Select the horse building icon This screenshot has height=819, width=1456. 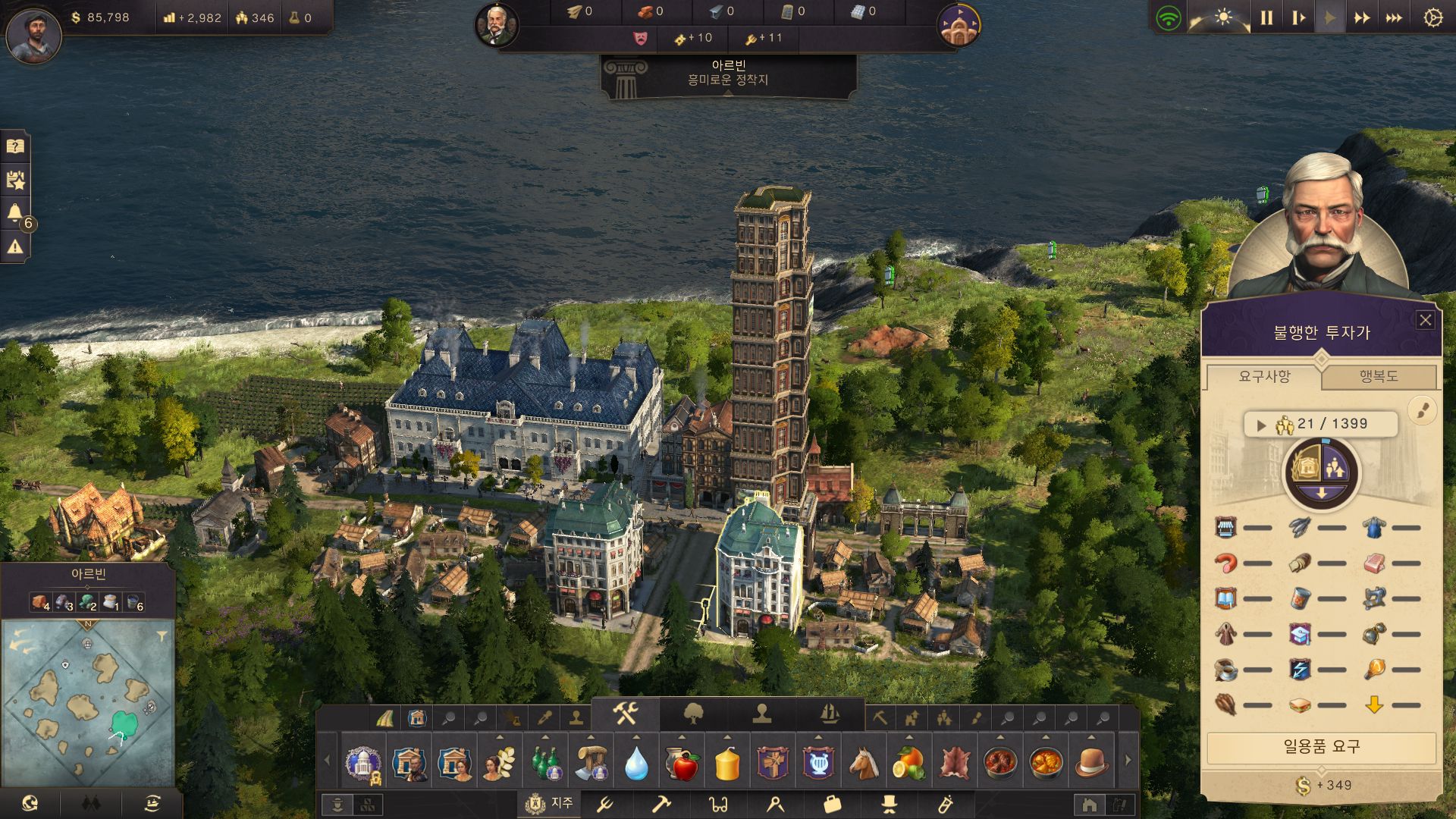864,762
